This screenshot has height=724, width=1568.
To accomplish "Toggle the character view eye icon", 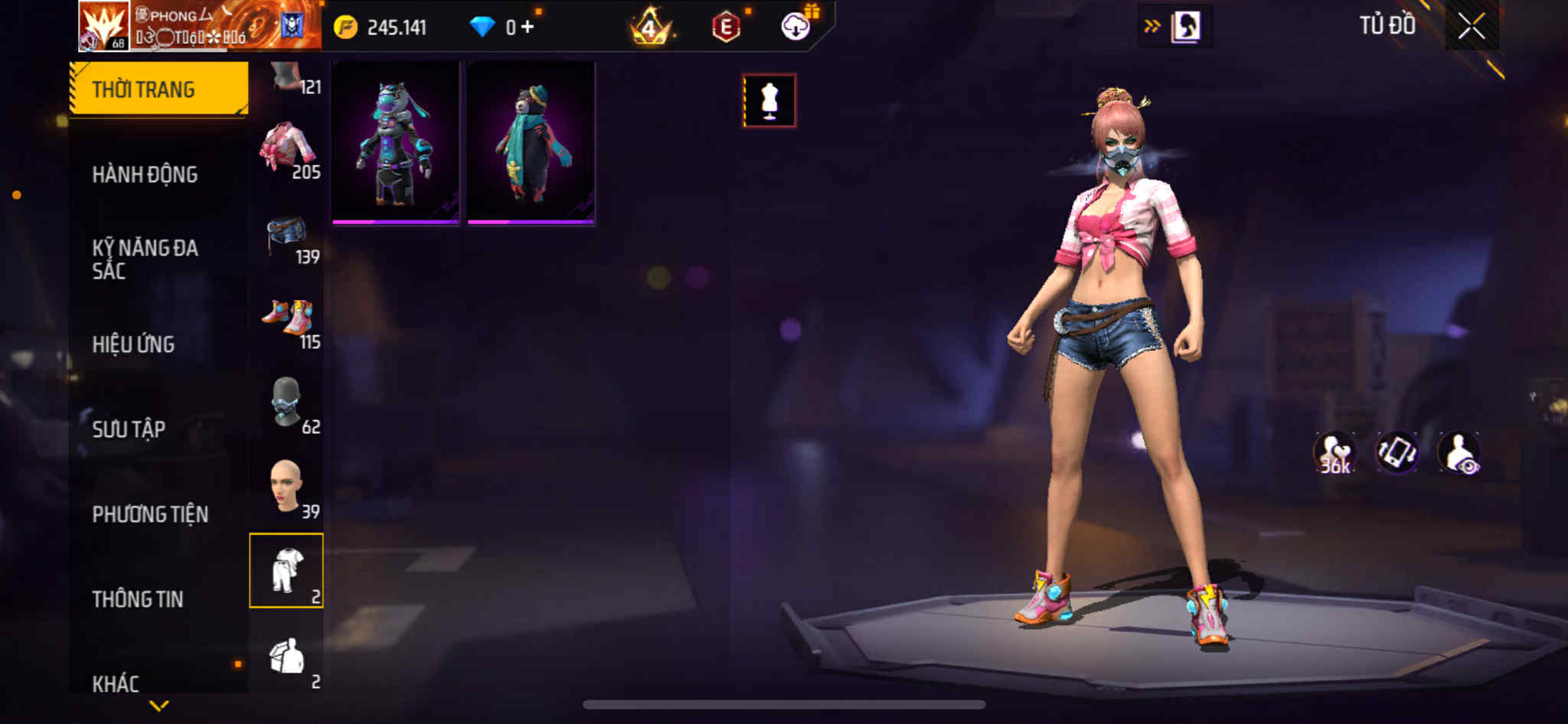I will point(1459,453).
